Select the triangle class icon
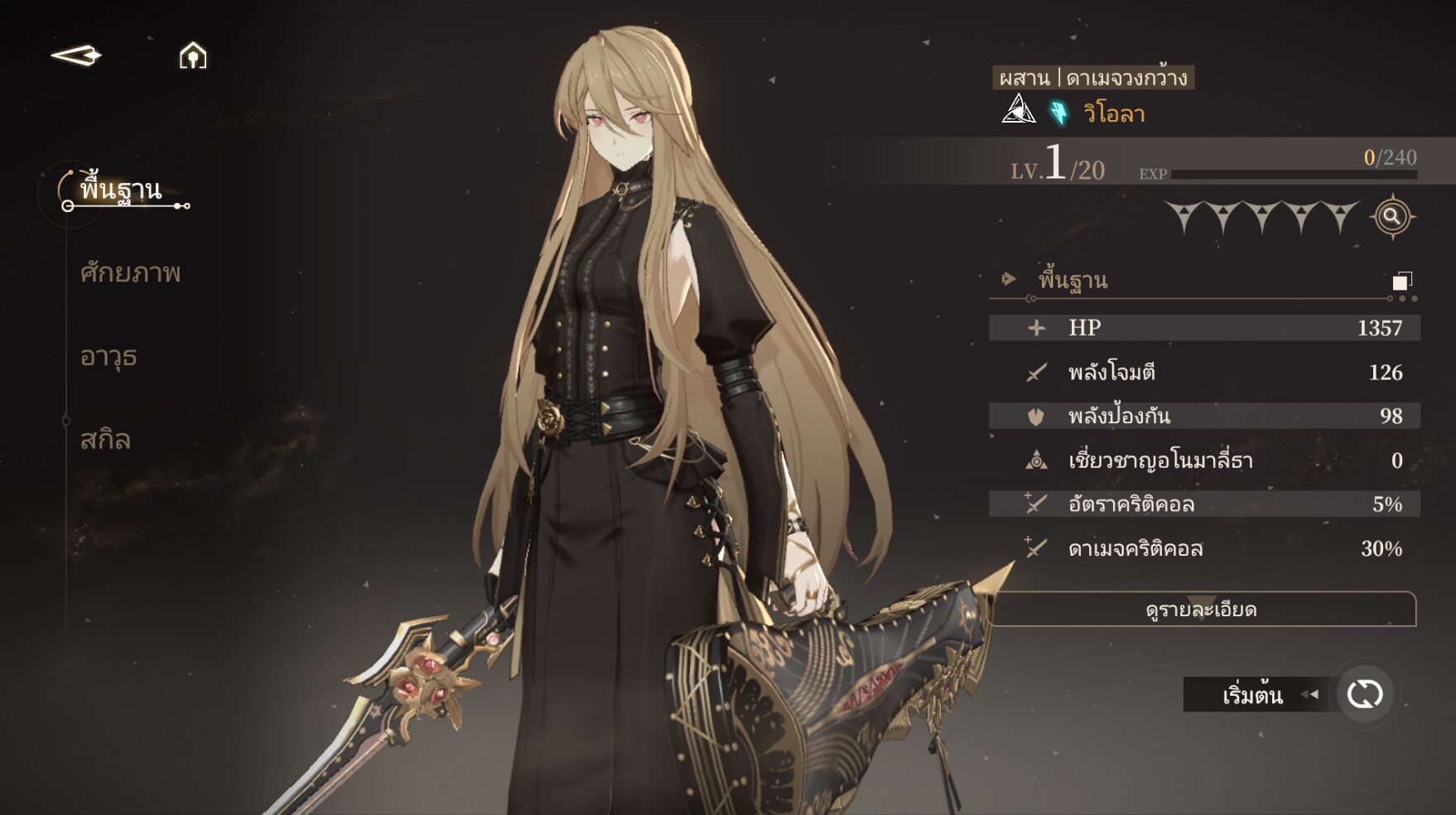 click(x=1018, y=110)
